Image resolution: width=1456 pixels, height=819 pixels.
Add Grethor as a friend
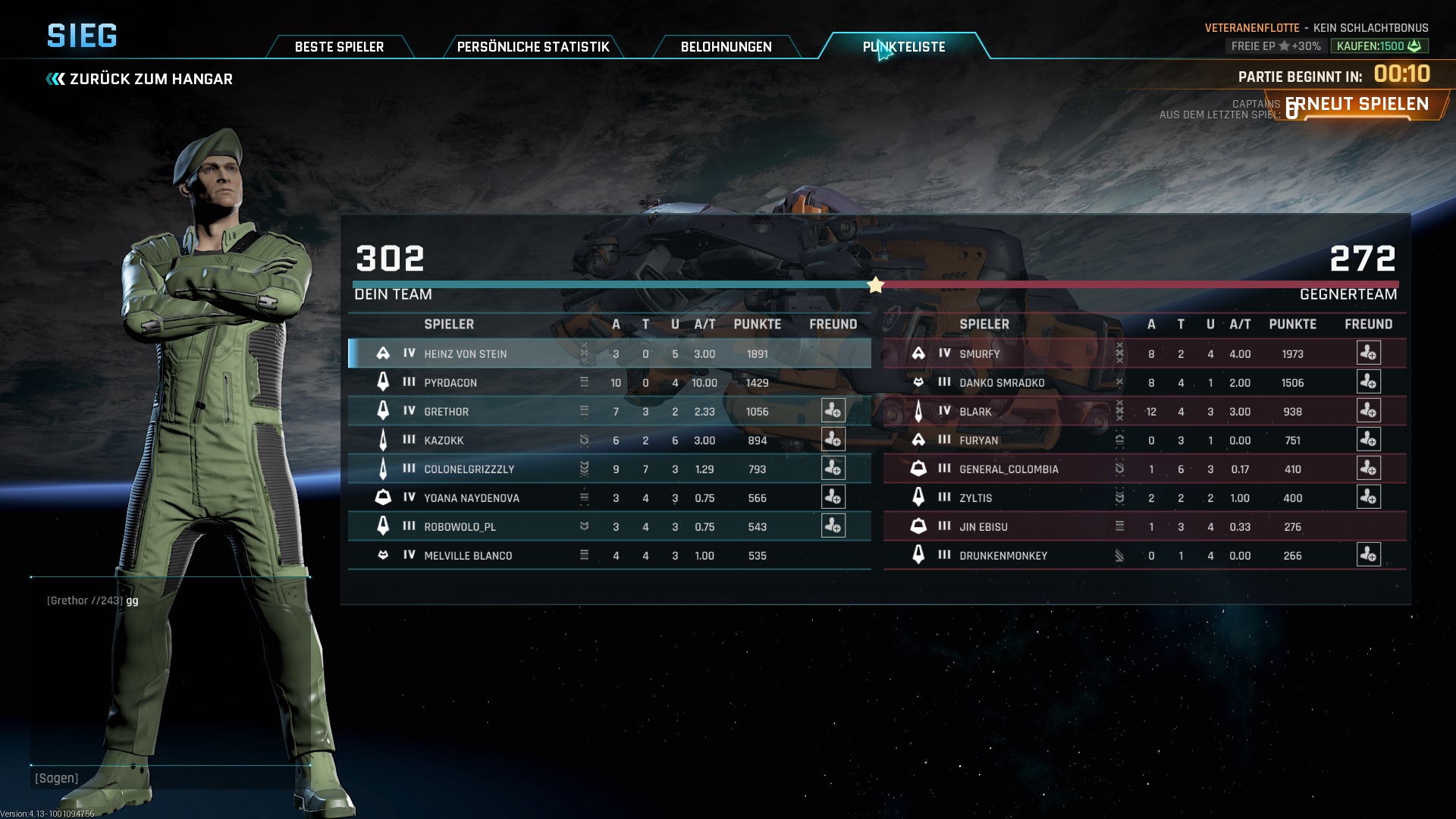(x=833, y=411)
